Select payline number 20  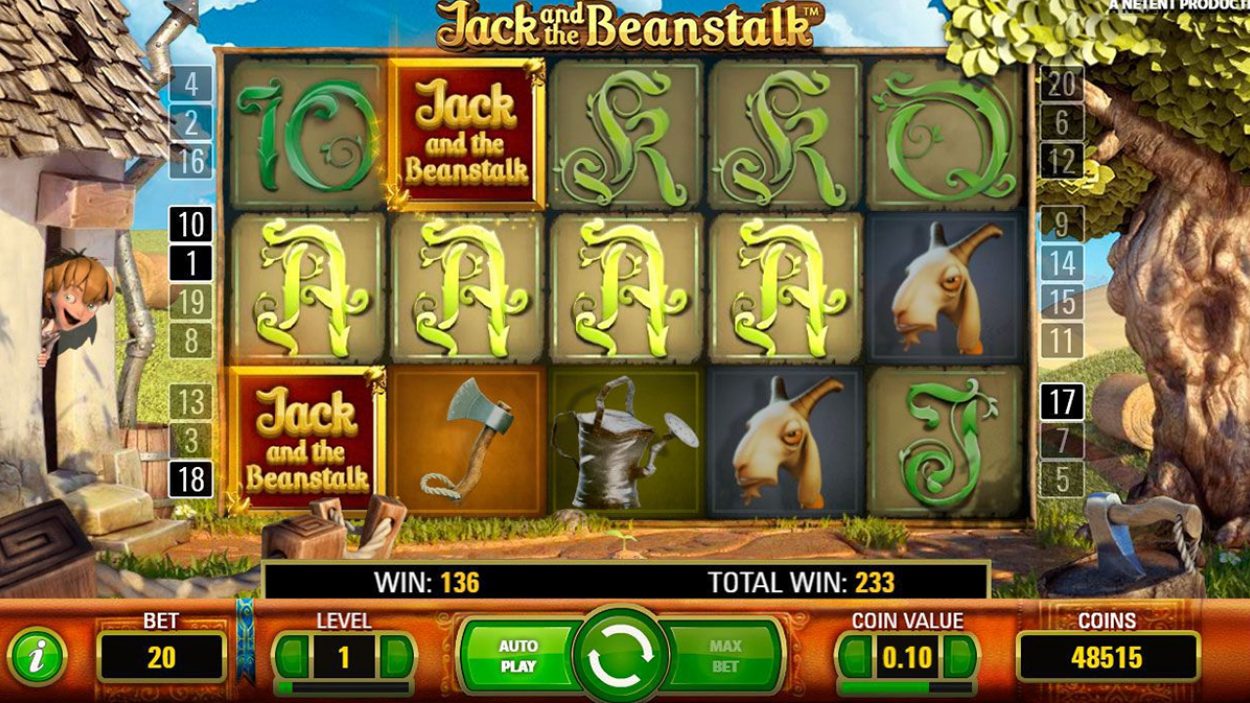tap(1062, 84)
